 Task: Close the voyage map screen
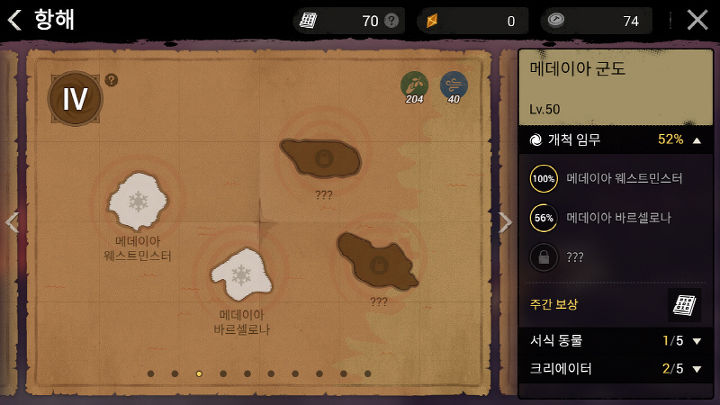pos(697,20)
